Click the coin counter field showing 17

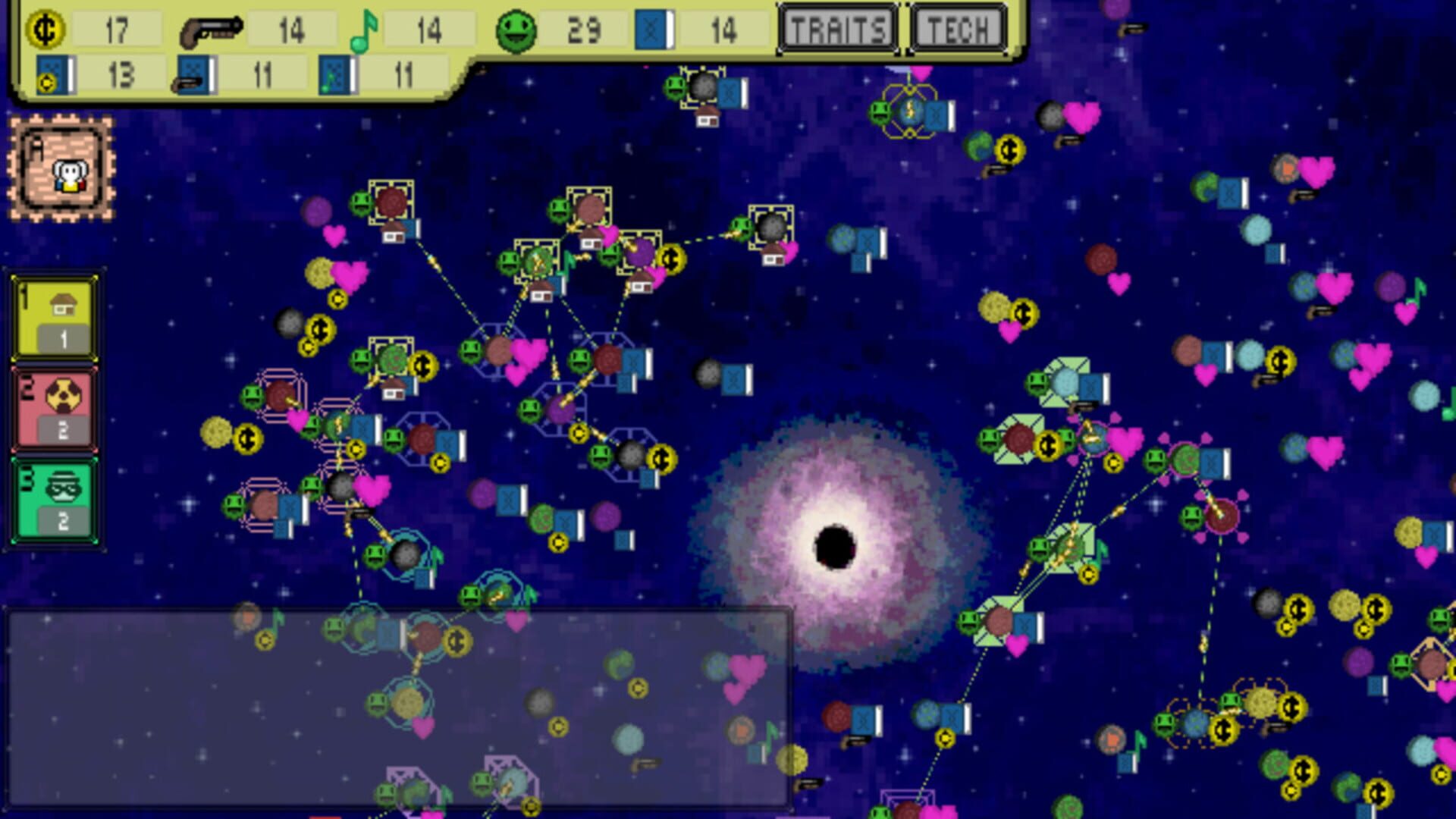click(x=118, y=29)
